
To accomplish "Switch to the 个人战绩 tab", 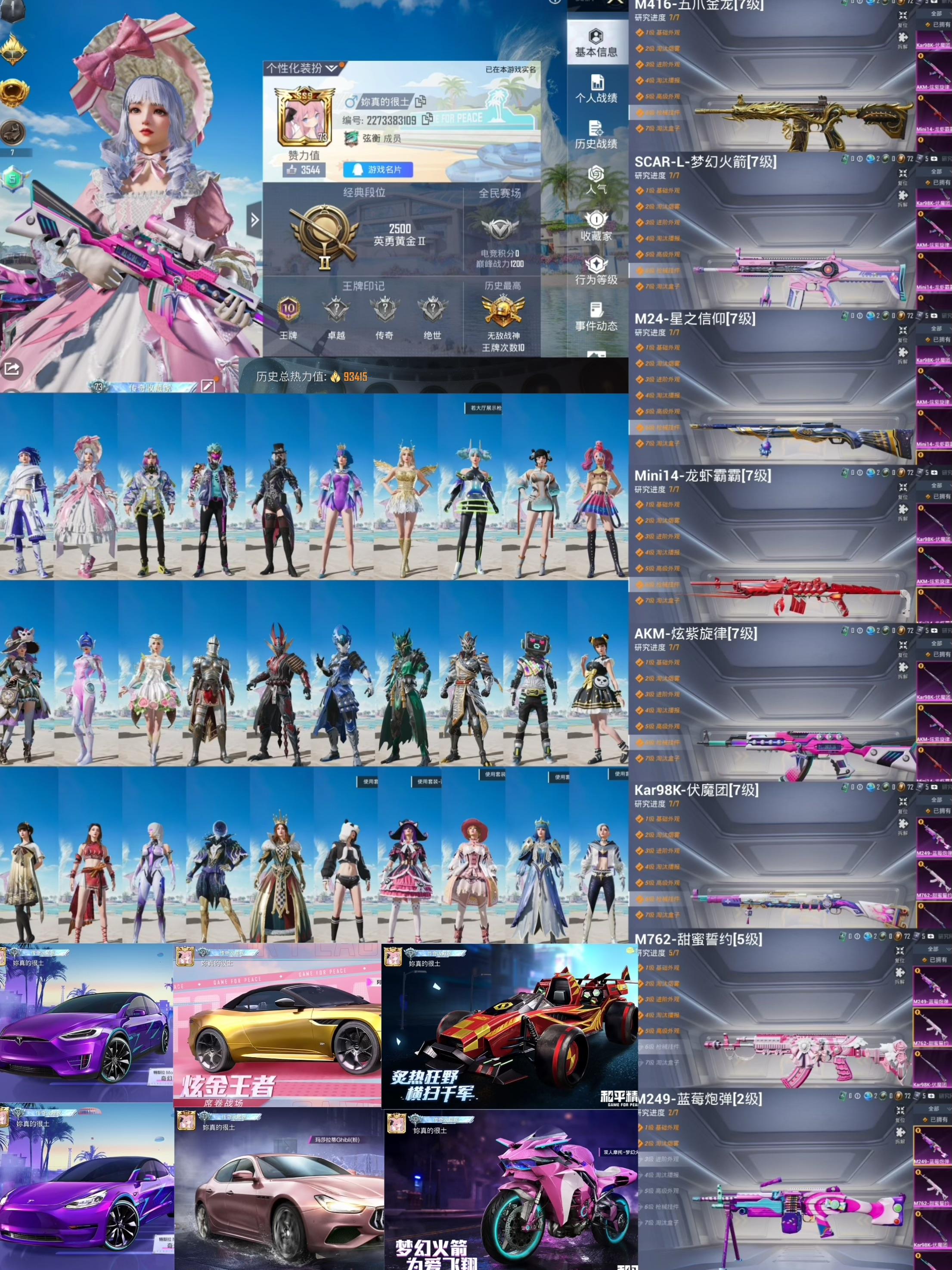I will 596,89.
